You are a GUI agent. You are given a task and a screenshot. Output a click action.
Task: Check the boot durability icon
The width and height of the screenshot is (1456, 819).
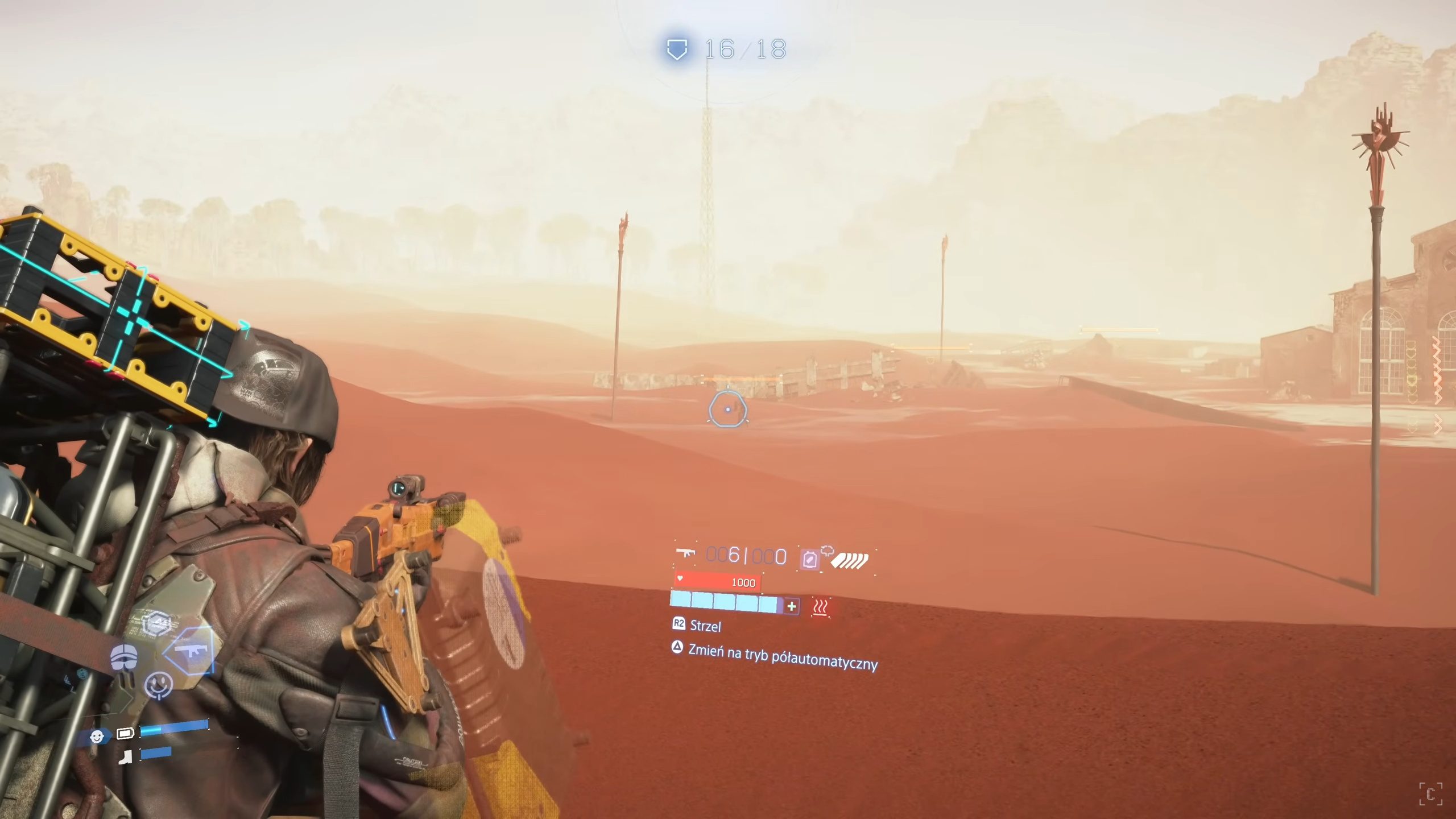[126, 756]
